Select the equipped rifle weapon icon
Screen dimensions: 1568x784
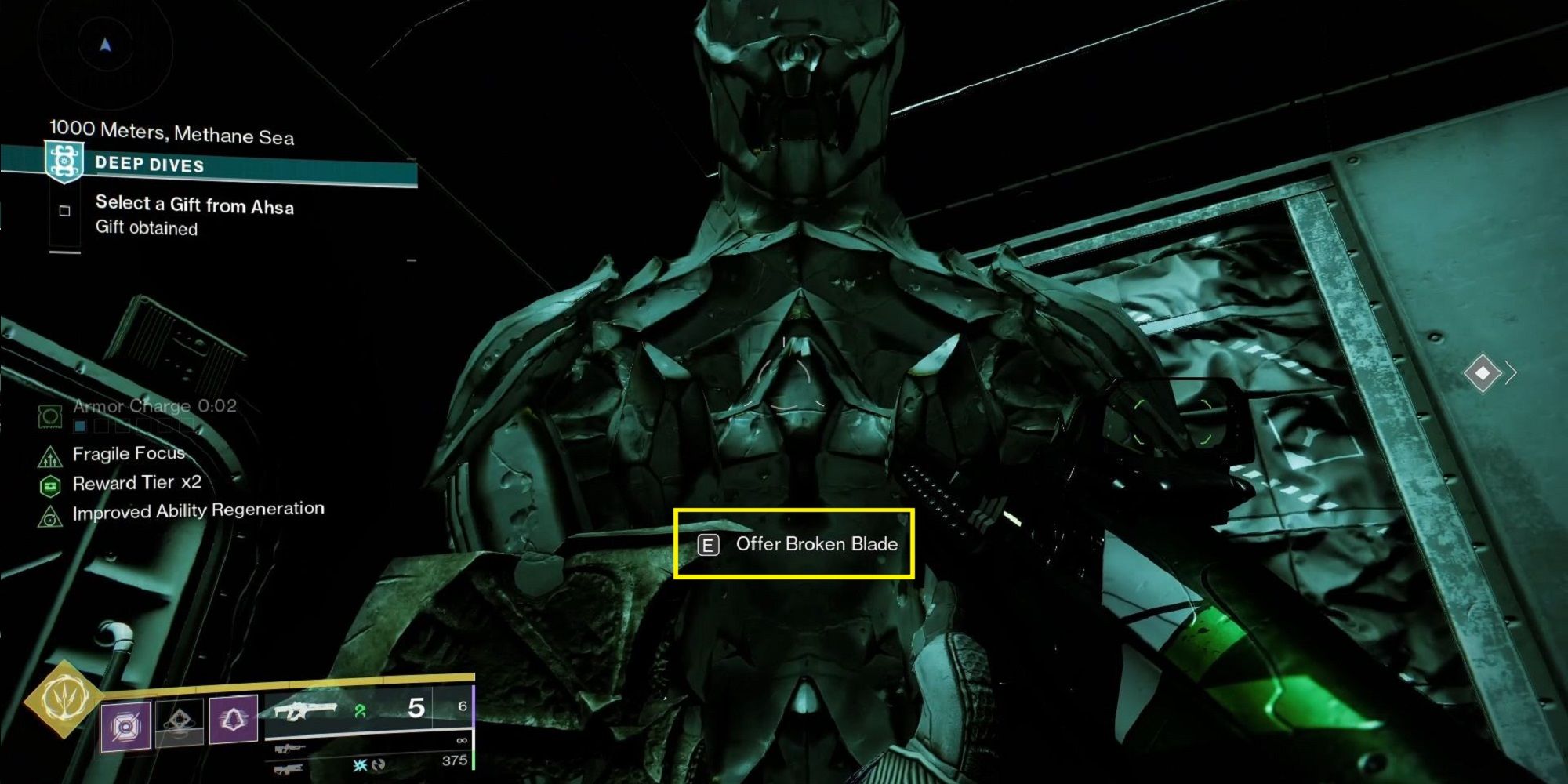(304, 712)
